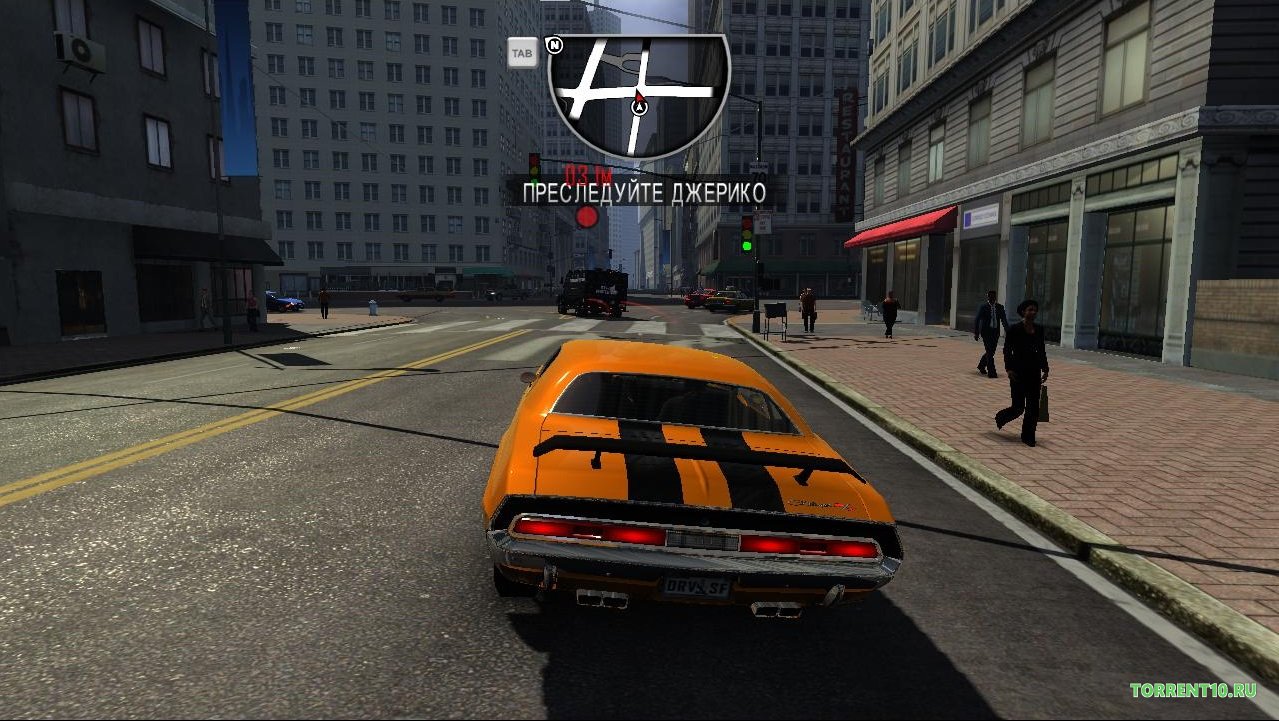Click the red target marker circle
1279x721 pixels.
click(587, 217)
